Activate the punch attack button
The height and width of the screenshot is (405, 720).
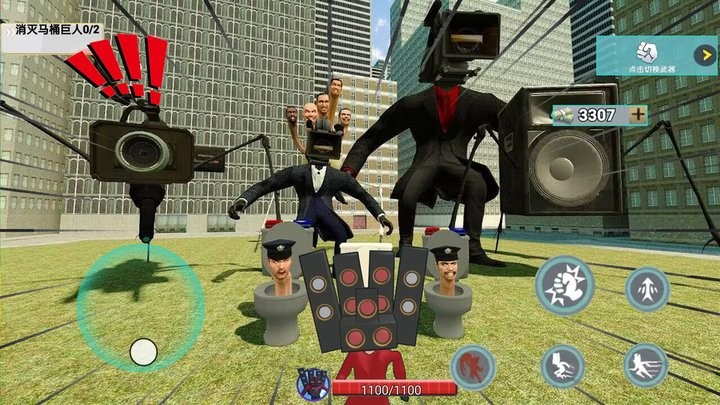pyautogui.click(x=564, y=286)
